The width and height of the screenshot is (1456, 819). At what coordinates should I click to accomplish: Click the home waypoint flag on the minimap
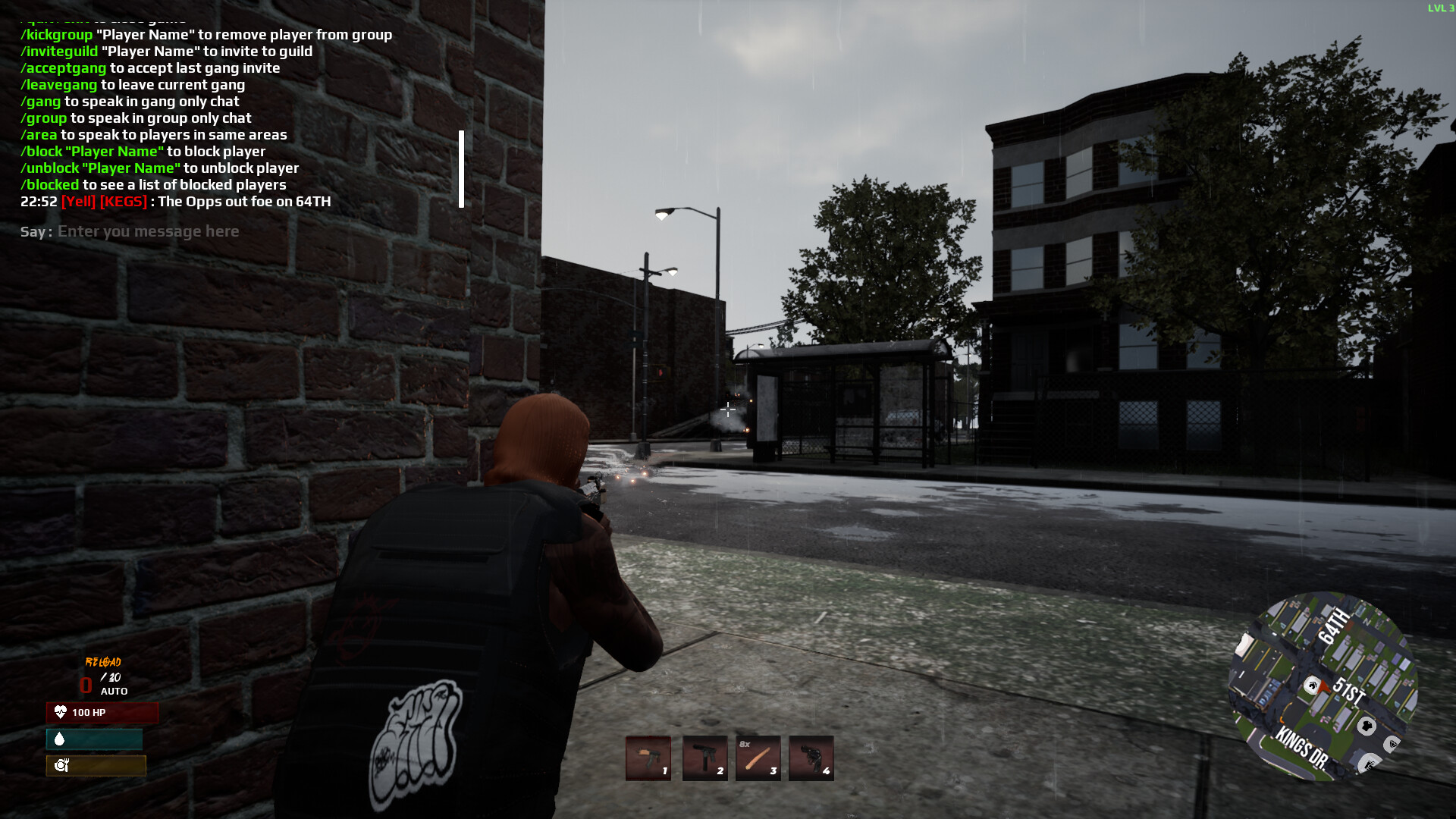pyautogui.click(x=1312, y=686)
